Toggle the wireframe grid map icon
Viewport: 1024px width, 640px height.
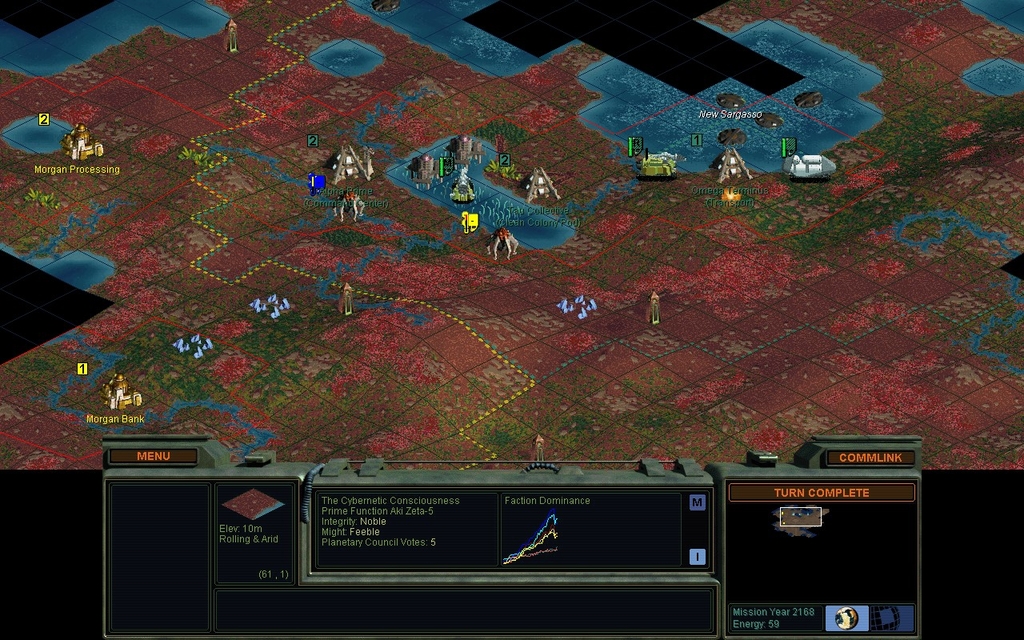click(x=883, y=617)
